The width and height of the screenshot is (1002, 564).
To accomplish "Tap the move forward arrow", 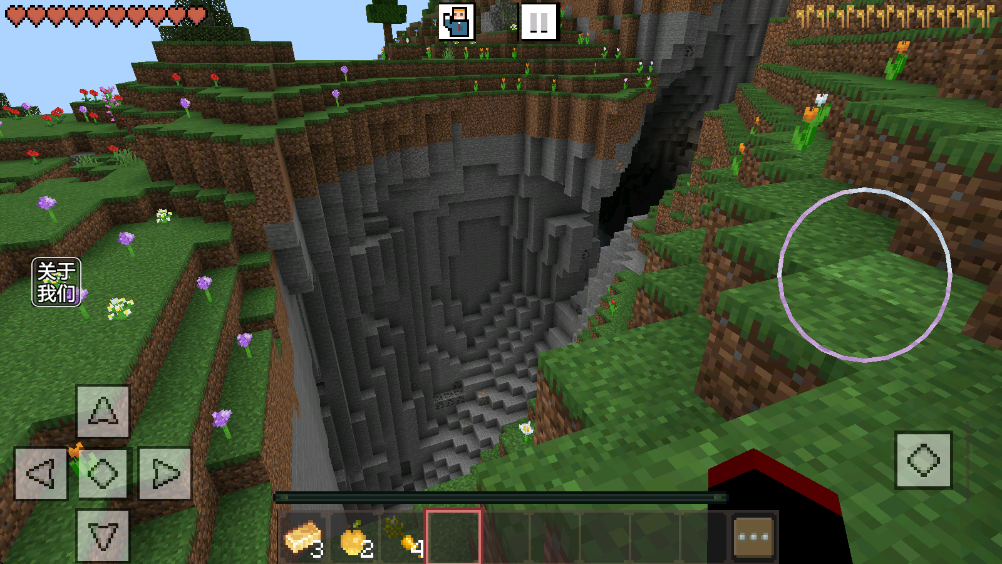I will (x=103, y=411).
